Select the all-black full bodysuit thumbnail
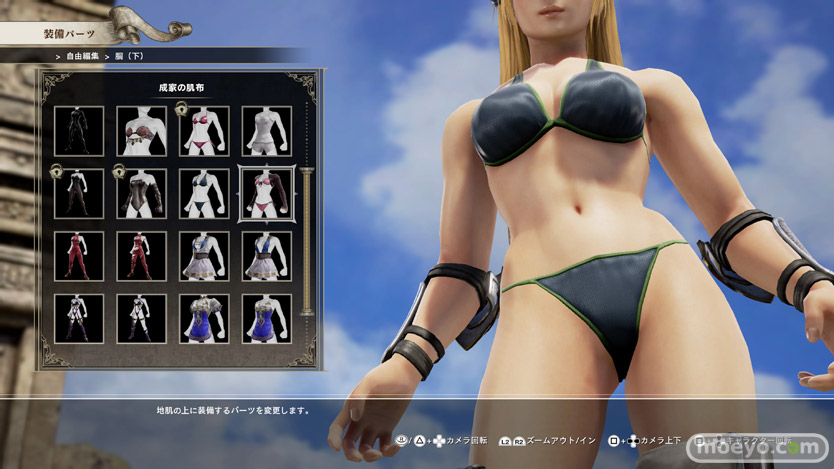The image size is (834, 469). (78, 130)
